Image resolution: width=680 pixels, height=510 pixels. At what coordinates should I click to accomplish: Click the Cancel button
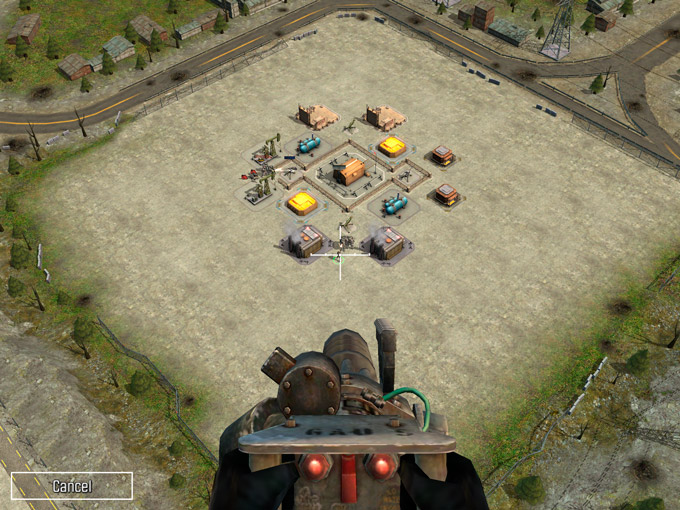(72, 486)
